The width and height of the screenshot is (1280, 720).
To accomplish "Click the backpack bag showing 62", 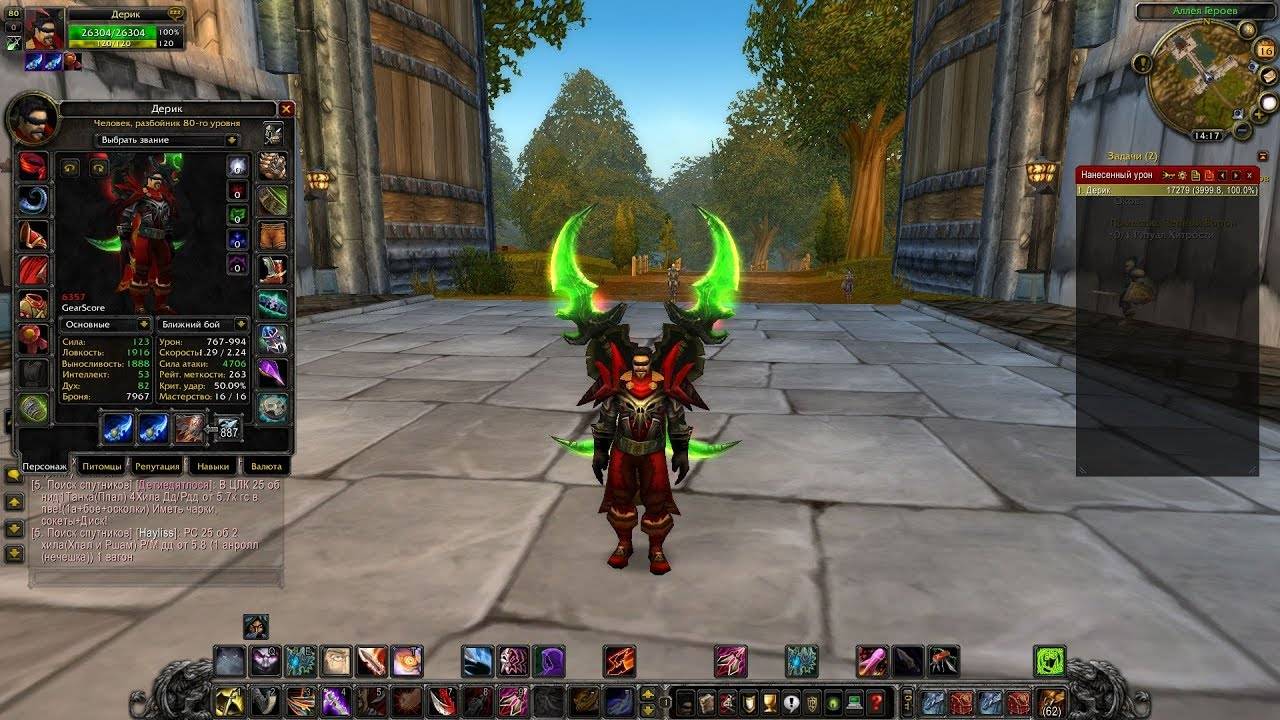I will [1050, 701].
